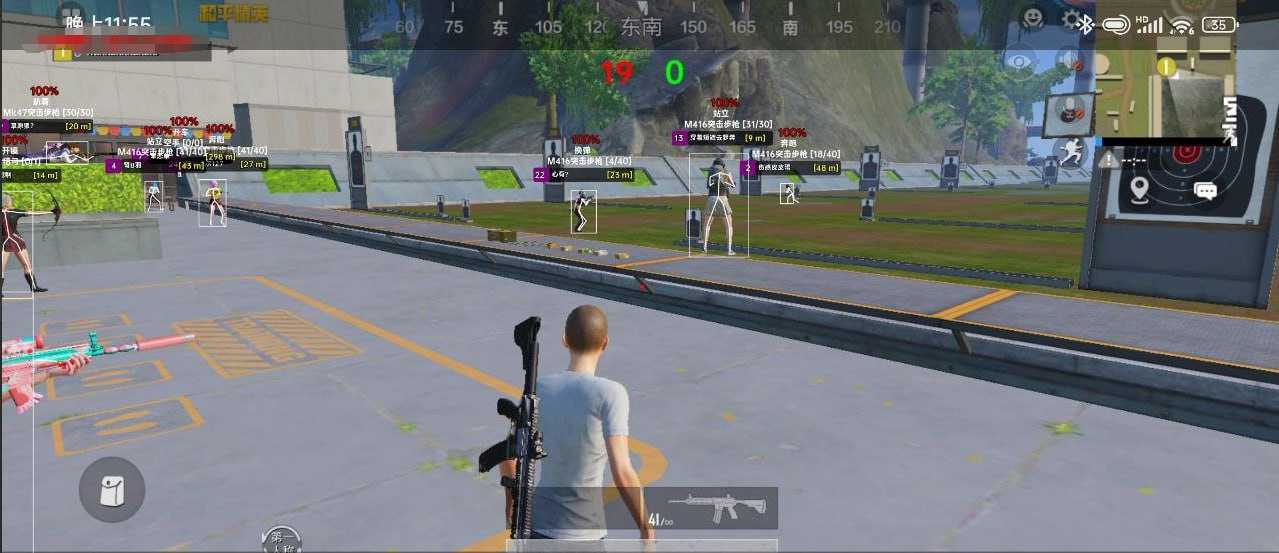Toggle the first-person view button
Image resolution: width=1279 pixels, height=553 pixels.
pos(280,540)
